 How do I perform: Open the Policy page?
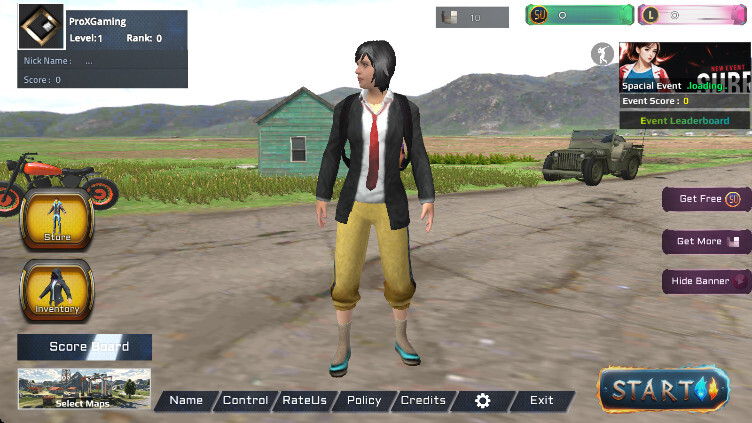point(364,400)
